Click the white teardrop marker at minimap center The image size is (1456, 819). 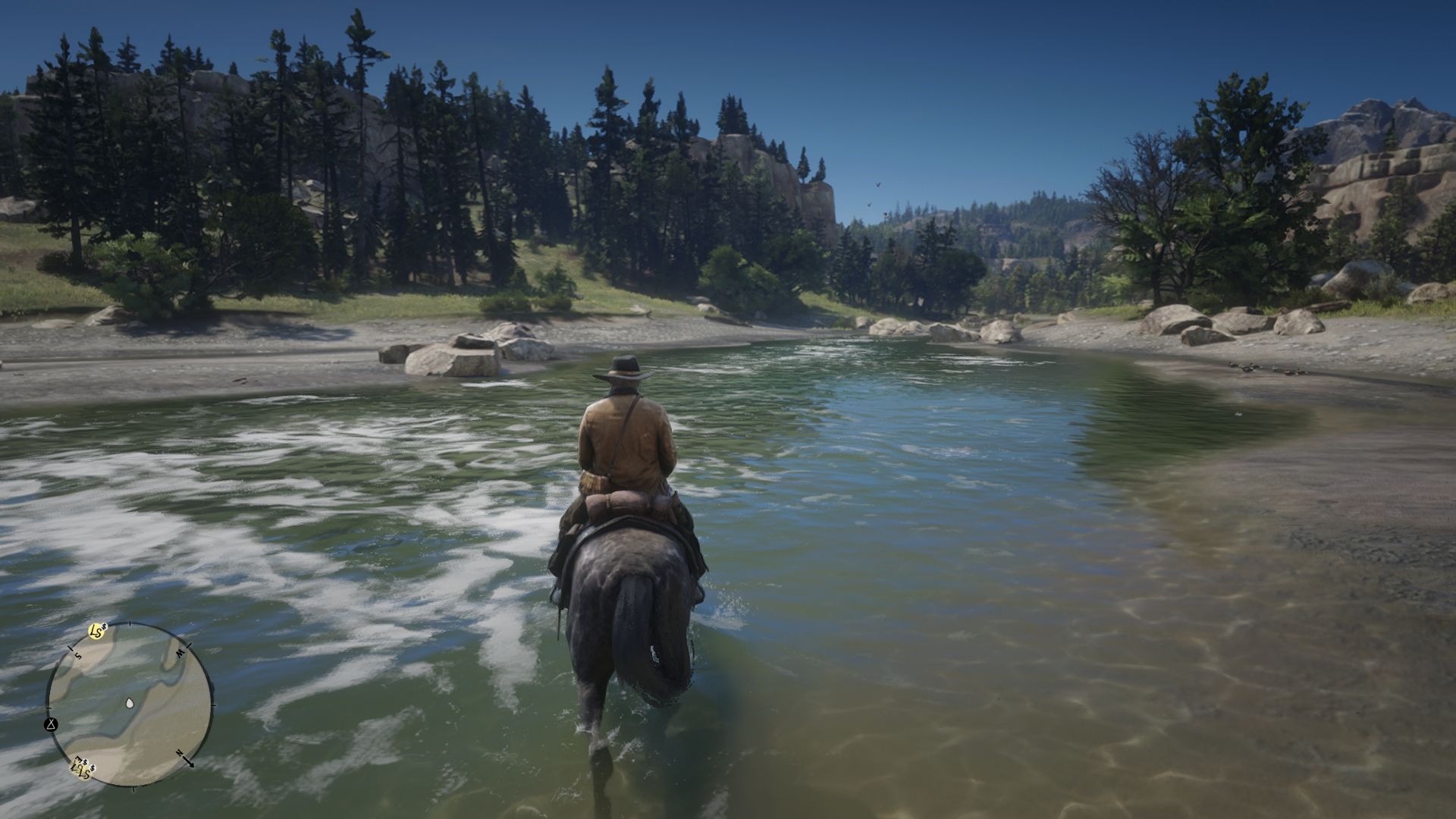(x=130, y=703)
